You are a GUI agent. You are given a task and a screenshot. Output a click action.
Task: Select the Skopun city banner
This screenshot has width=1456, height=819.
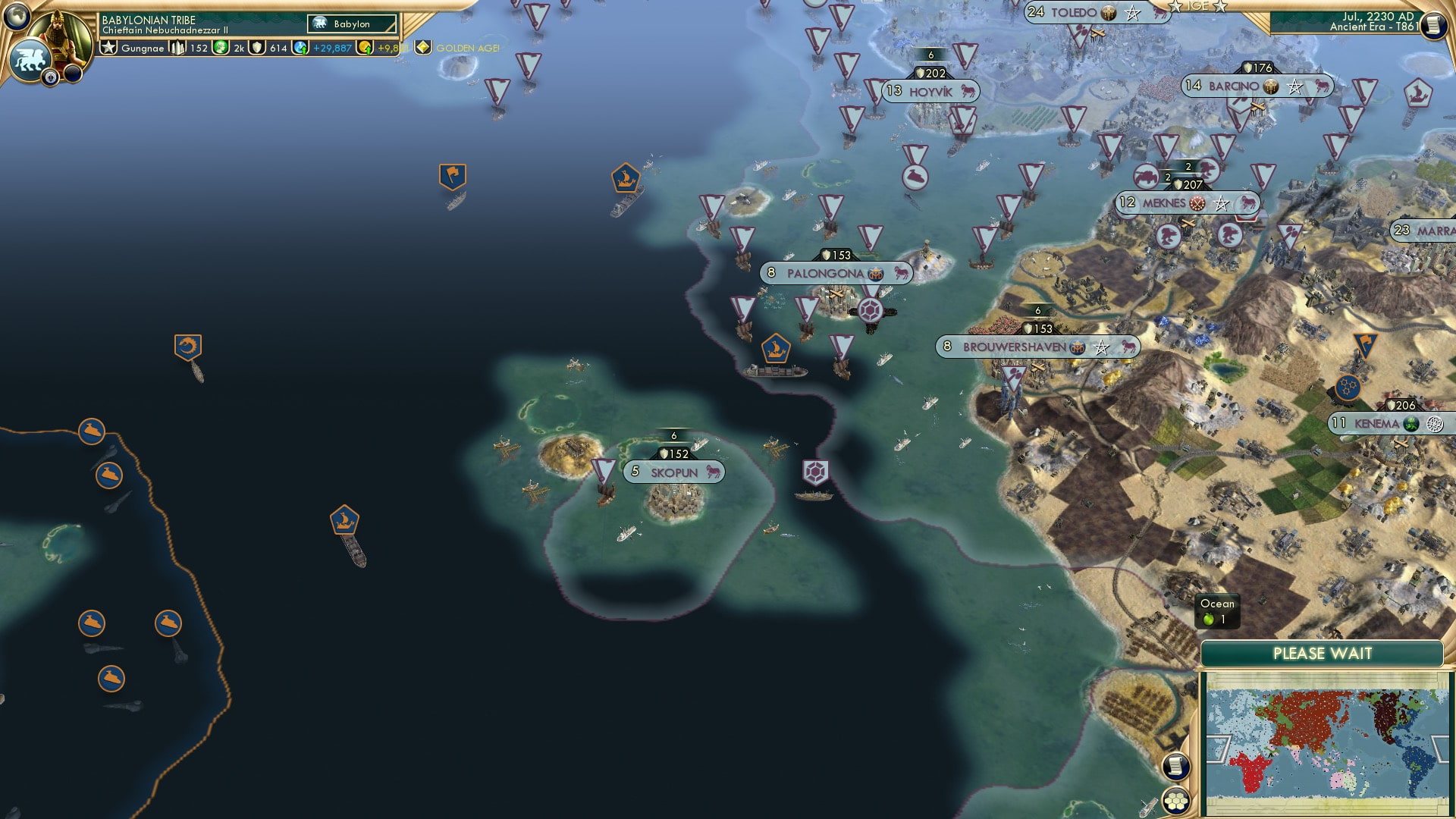(673, 471)
